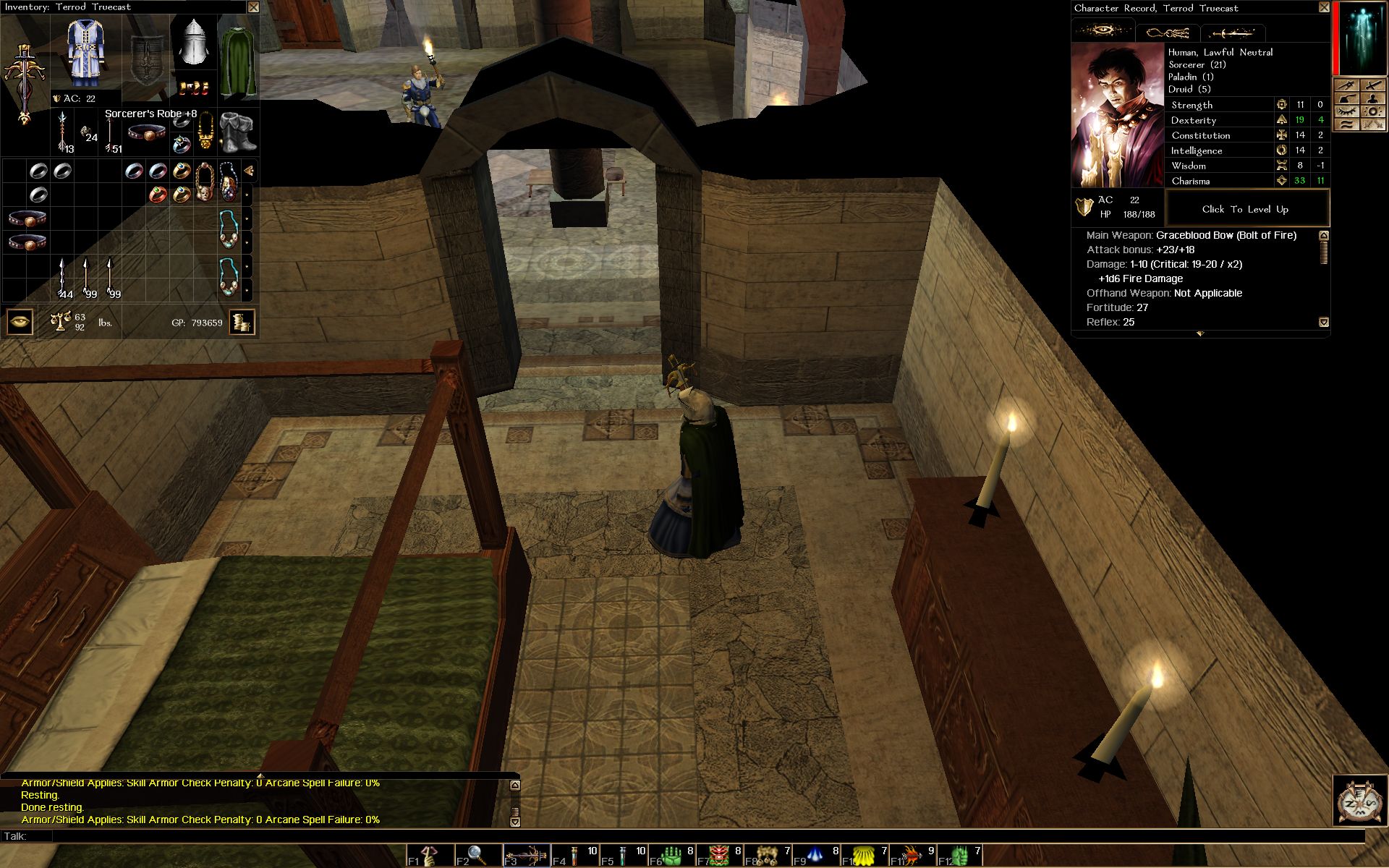The image size is (1389, 868).
Task: Click the compass in the corner
Action: point(1359,801)
